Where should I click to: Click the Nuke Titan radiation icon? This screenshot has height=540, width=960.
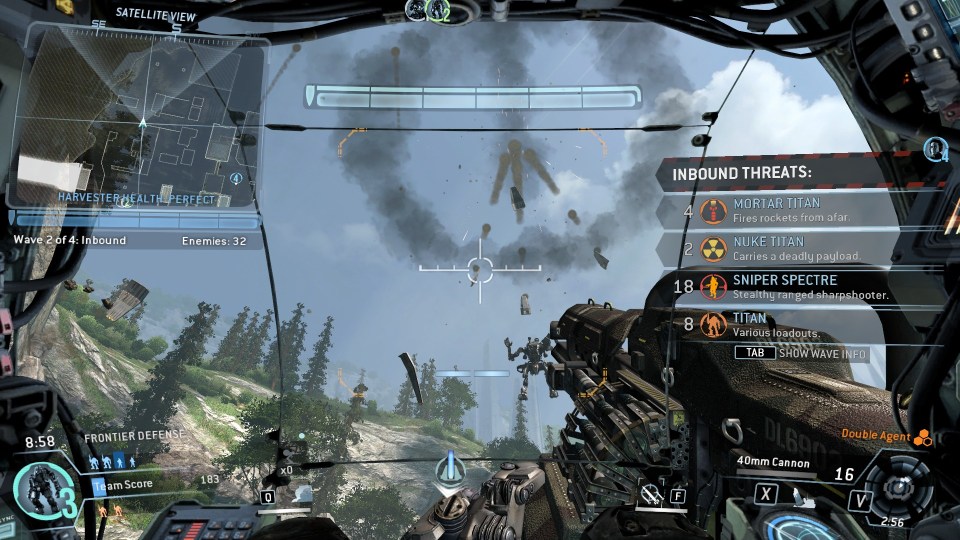click(713, 249)
